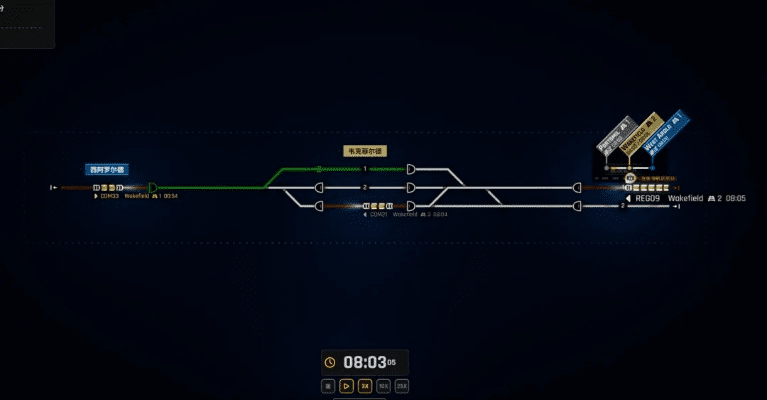Pause the simulation with the pause button
Image resolution: width=767 pixels, height=400 pixels.
[x=328, y=385]
